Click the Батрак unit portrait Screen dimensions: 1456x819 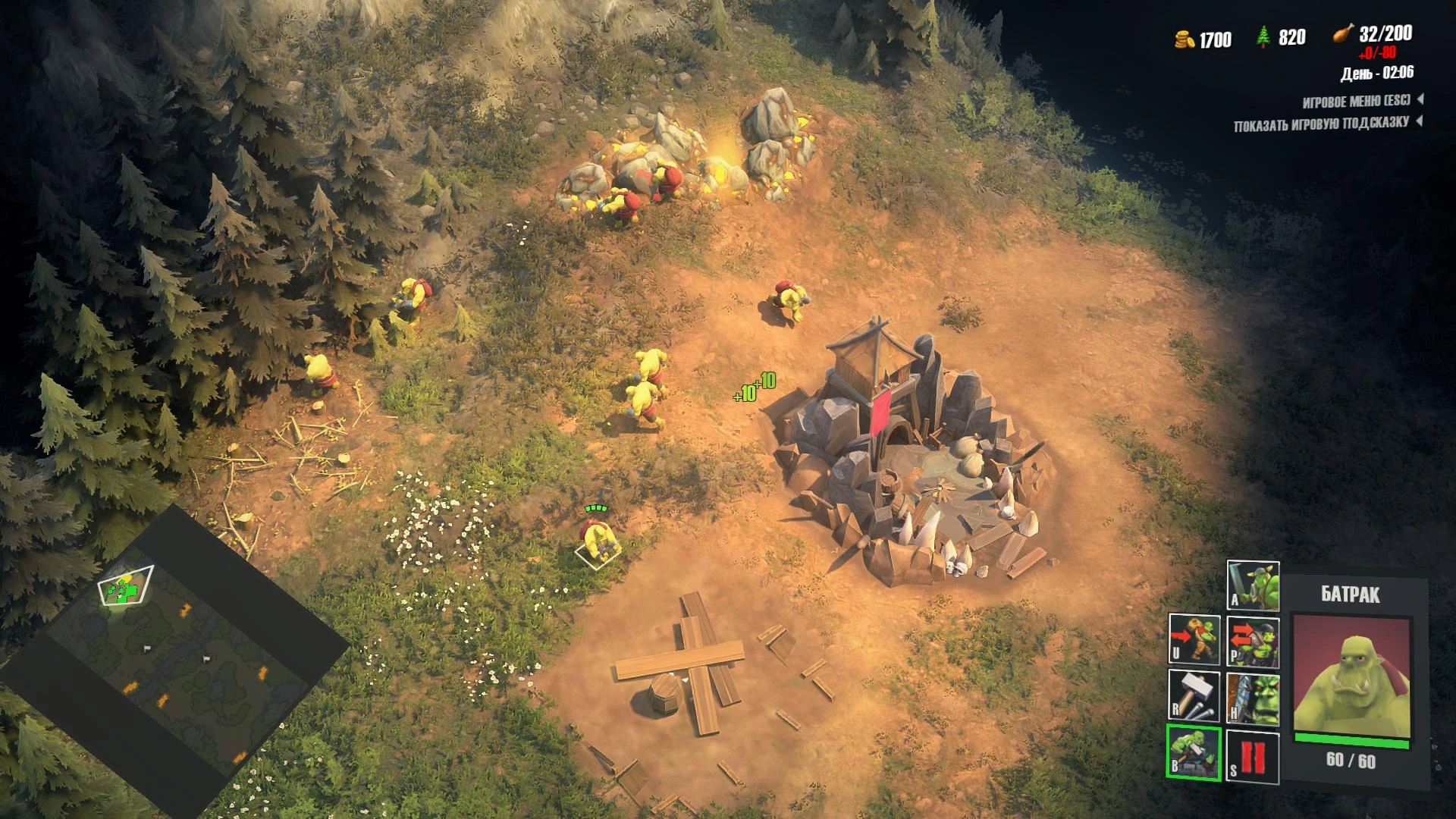1351,679
